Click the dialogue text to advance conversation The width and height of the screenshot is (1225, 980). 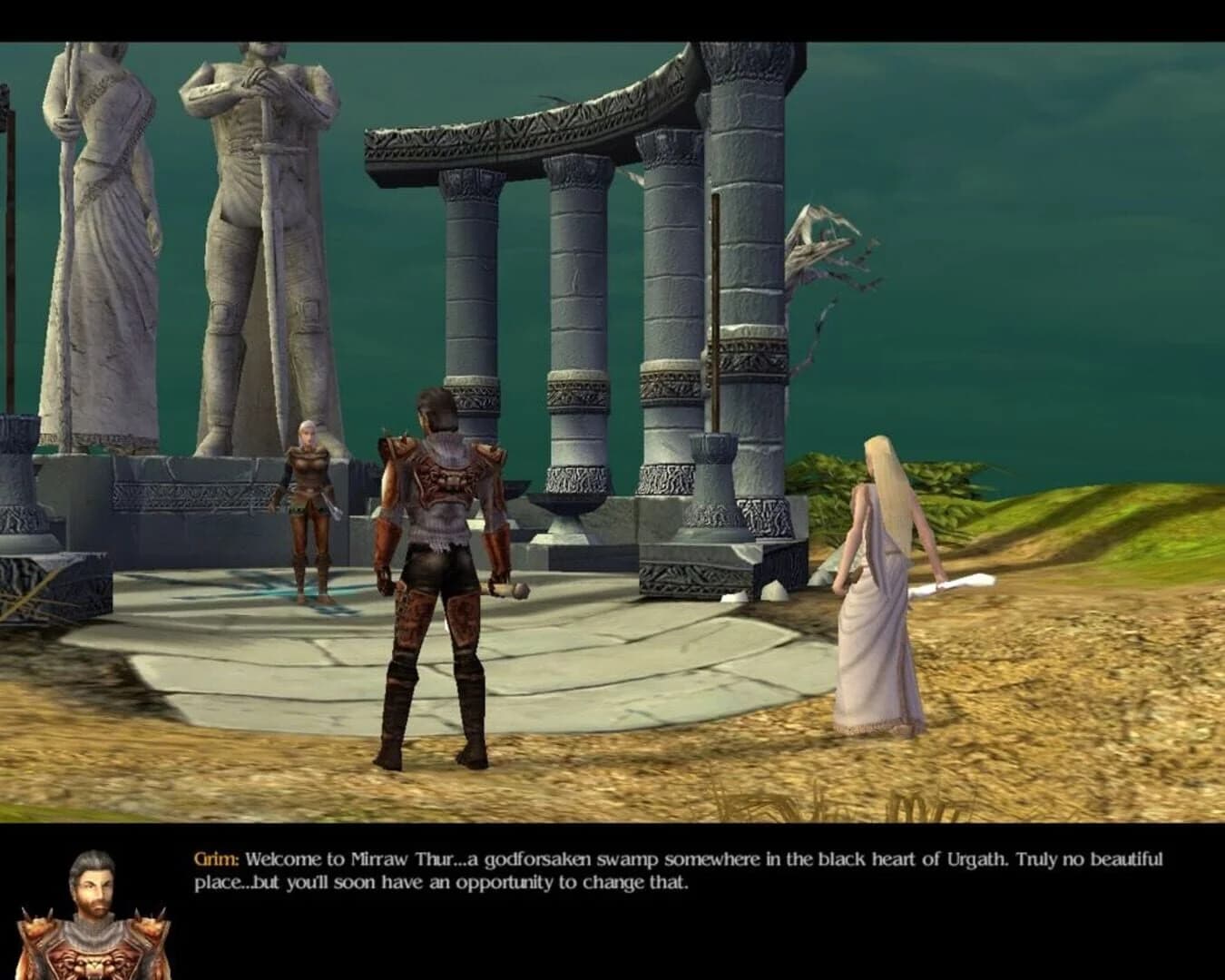(635, 867)
